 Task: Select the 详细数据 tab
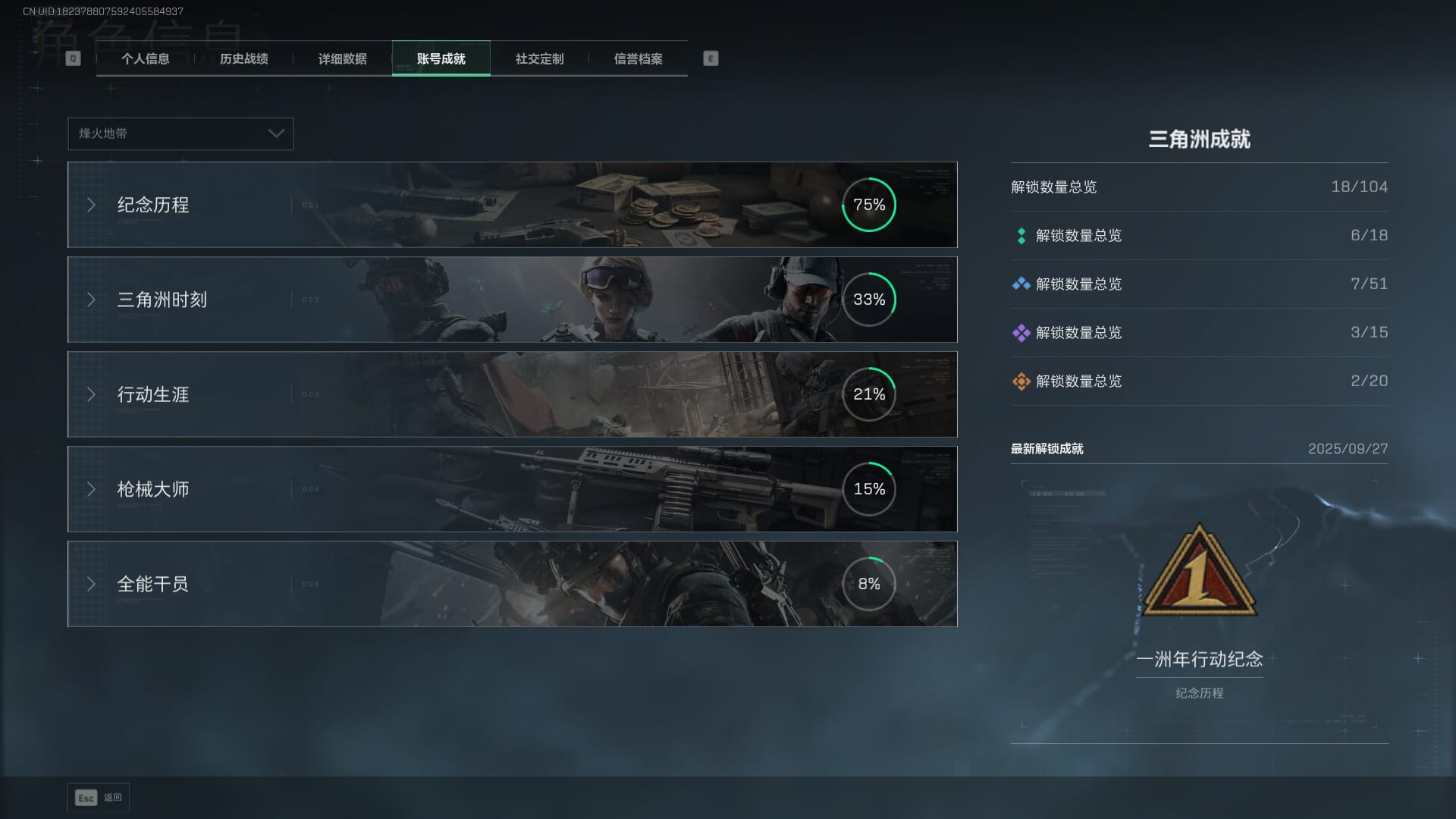pos(342,59)
